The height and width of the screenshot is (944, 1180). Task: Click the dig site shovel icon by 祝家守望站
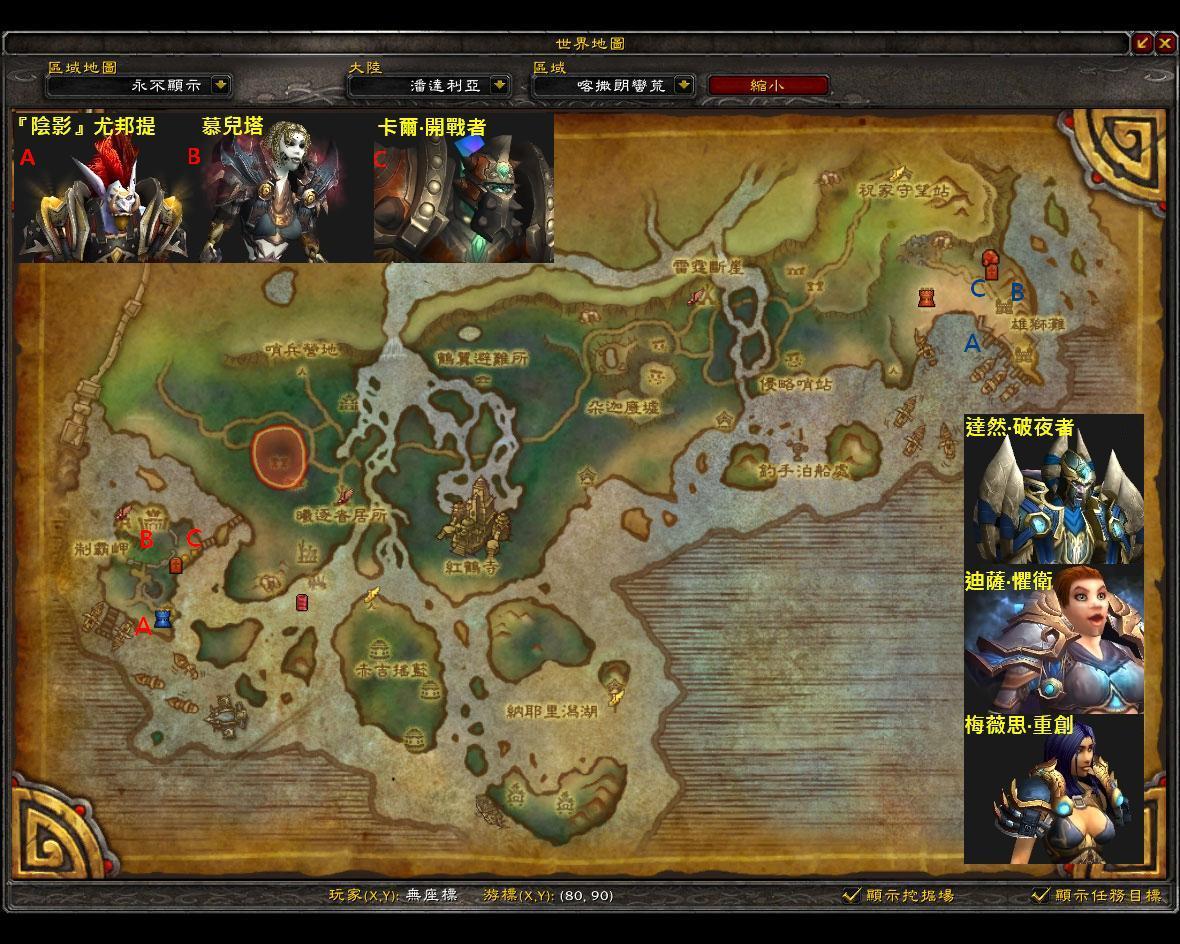897,173
